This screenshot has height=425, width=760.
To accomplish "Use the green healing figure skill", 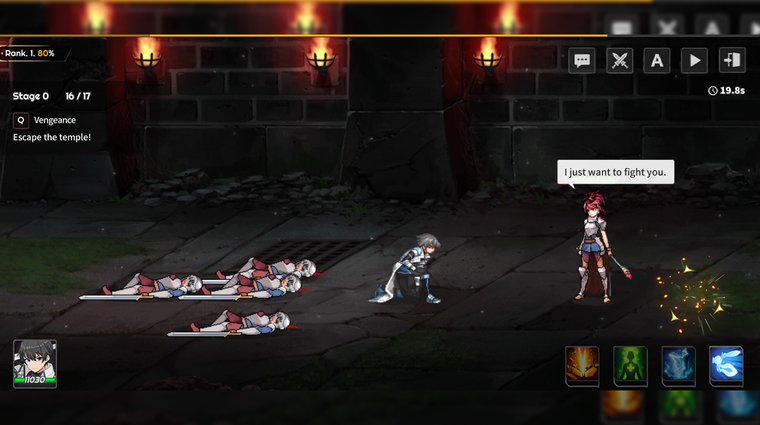I will [630, 366].
